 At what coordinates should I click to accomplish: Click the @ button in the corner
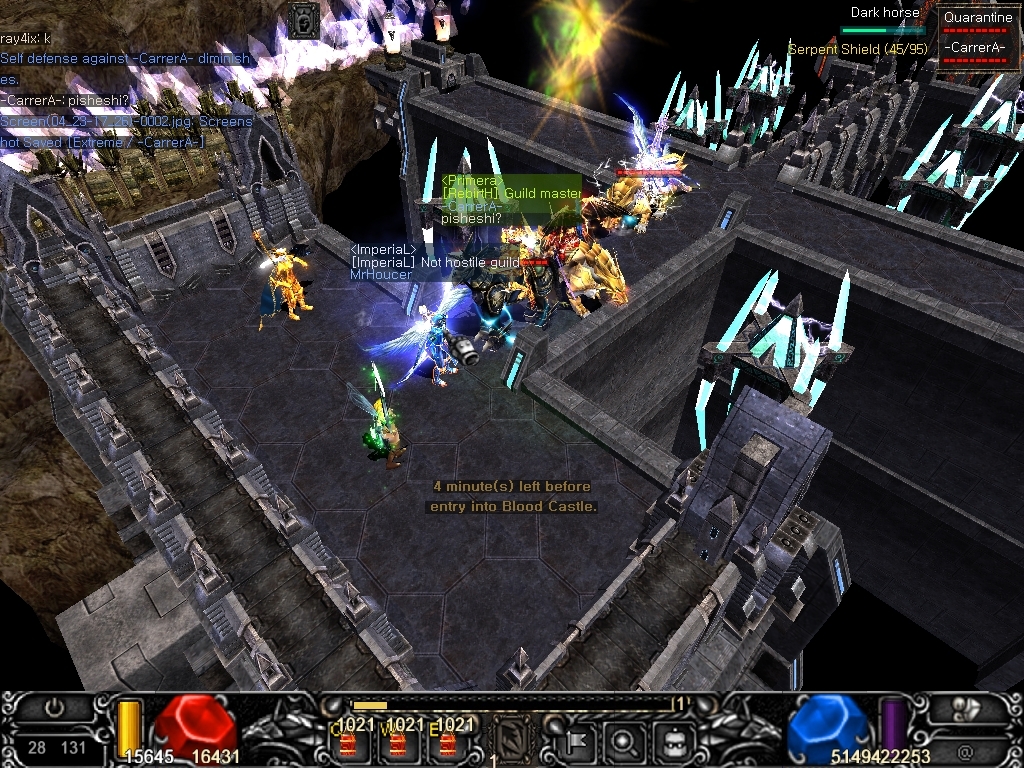click(x=965, y=748)
